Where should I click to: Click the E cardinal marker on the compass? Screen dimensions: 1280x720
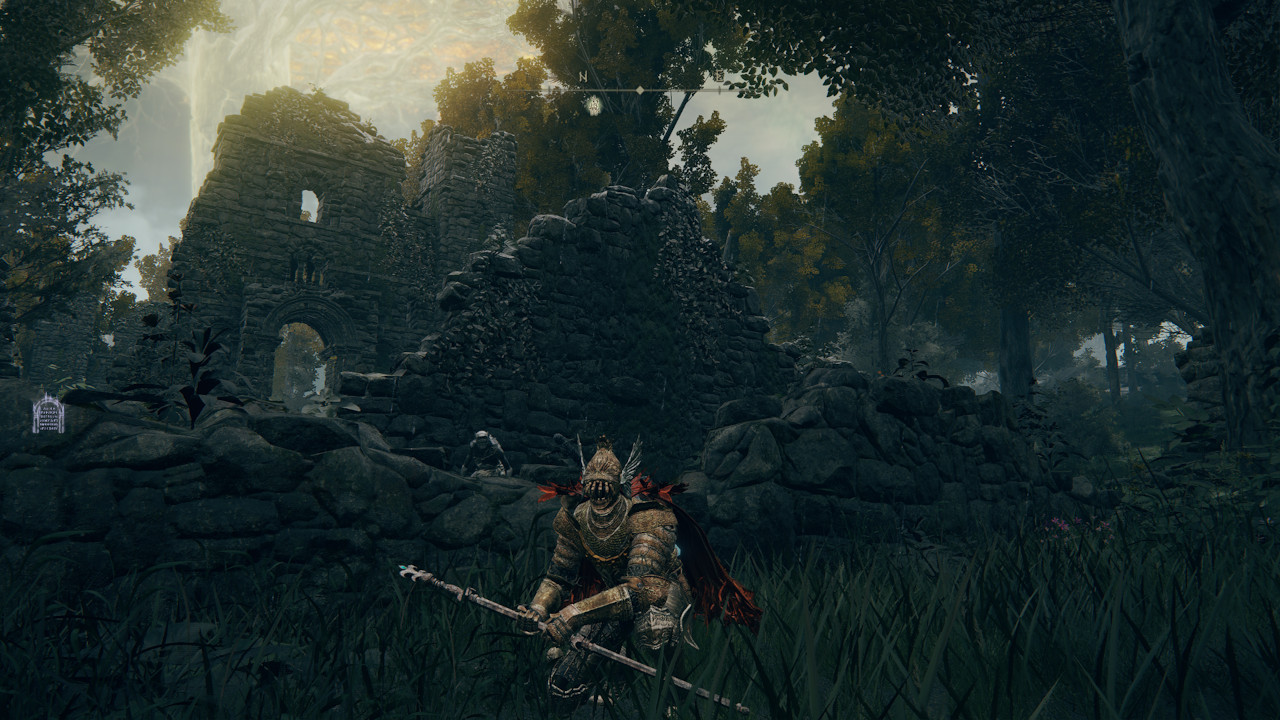[x=720, y=76]
